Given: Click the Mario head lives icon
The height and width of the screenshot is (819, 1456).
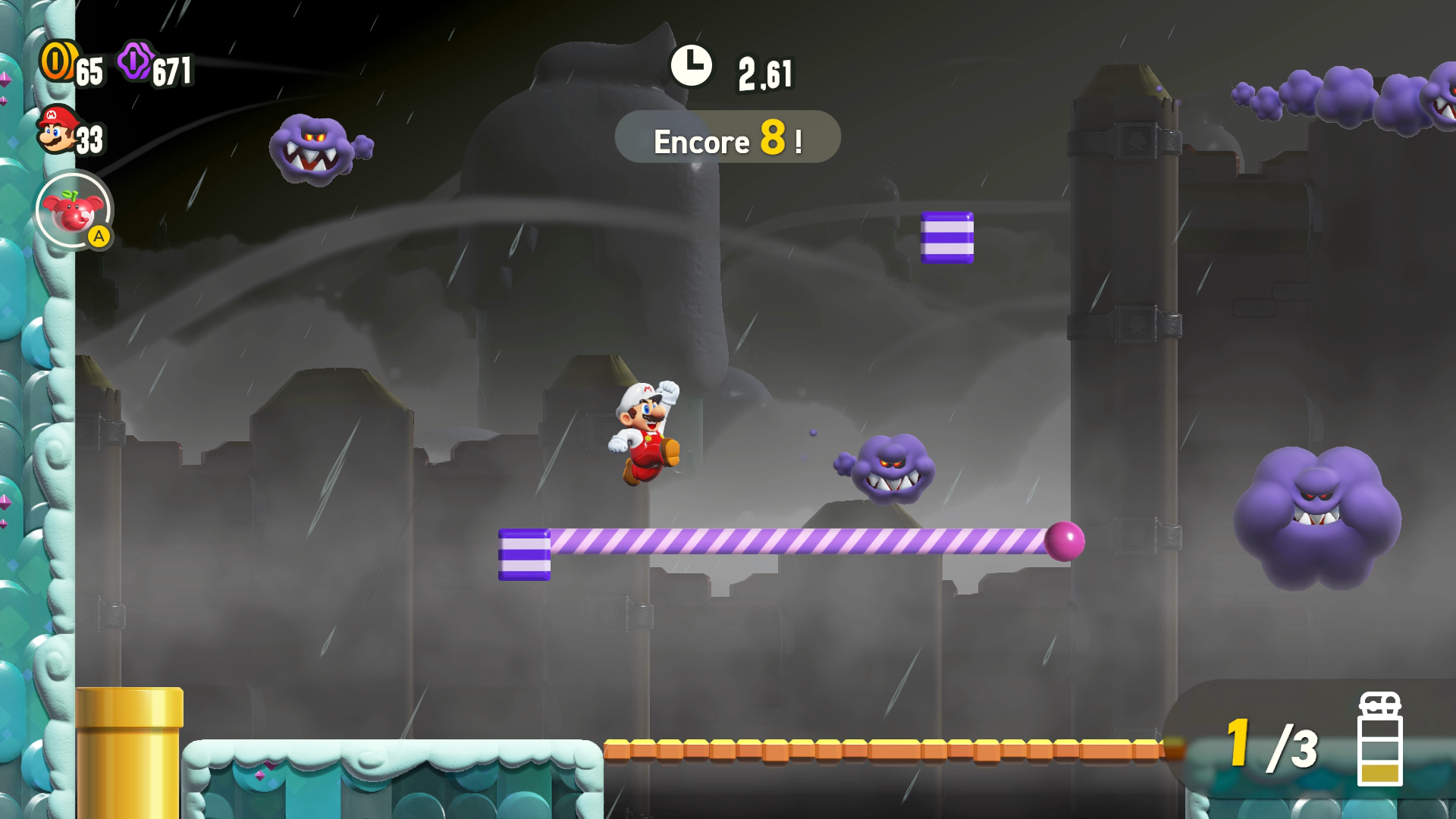Looking at the screenshot, I should 58,130.
